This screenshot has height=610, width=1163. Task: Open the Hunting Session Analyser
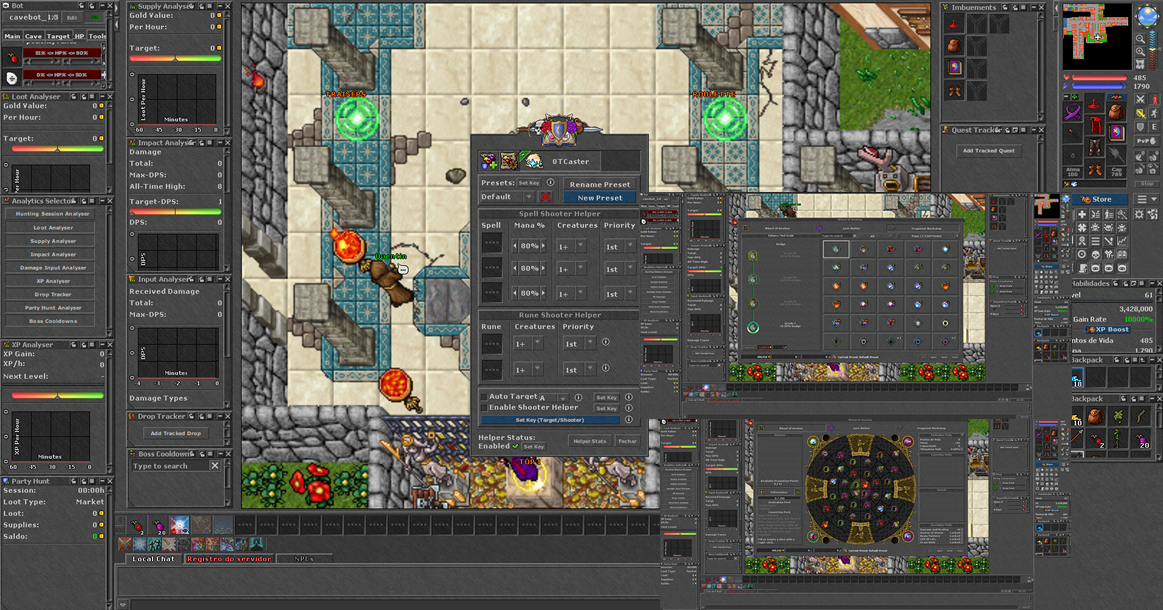(x=53, y=214)
